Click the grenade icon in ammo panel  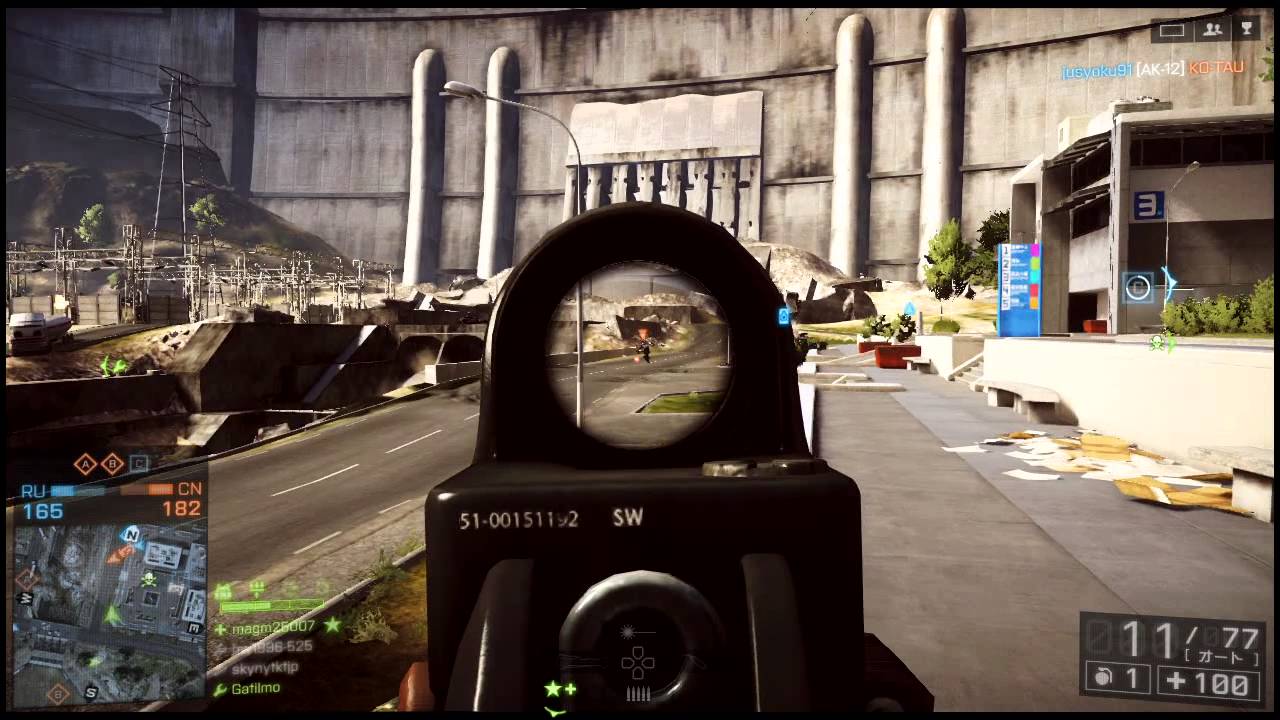(x=1102, y=678)
